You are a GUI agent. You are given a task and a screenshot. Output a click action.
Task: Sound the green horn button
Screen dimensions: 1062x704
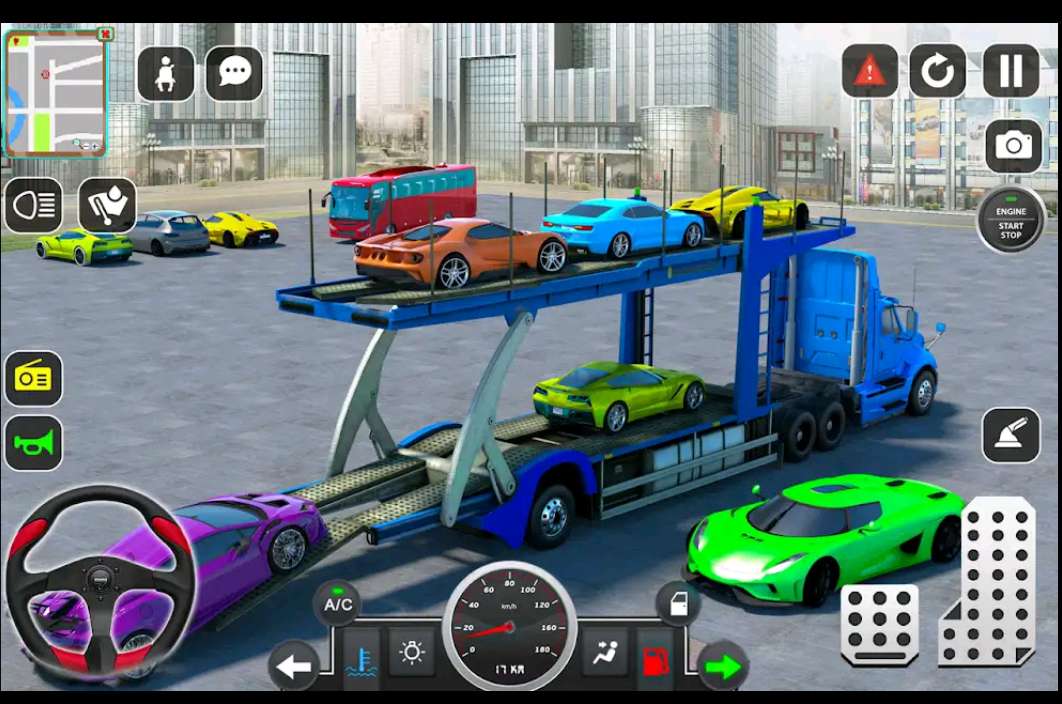(x=34, y=443)
